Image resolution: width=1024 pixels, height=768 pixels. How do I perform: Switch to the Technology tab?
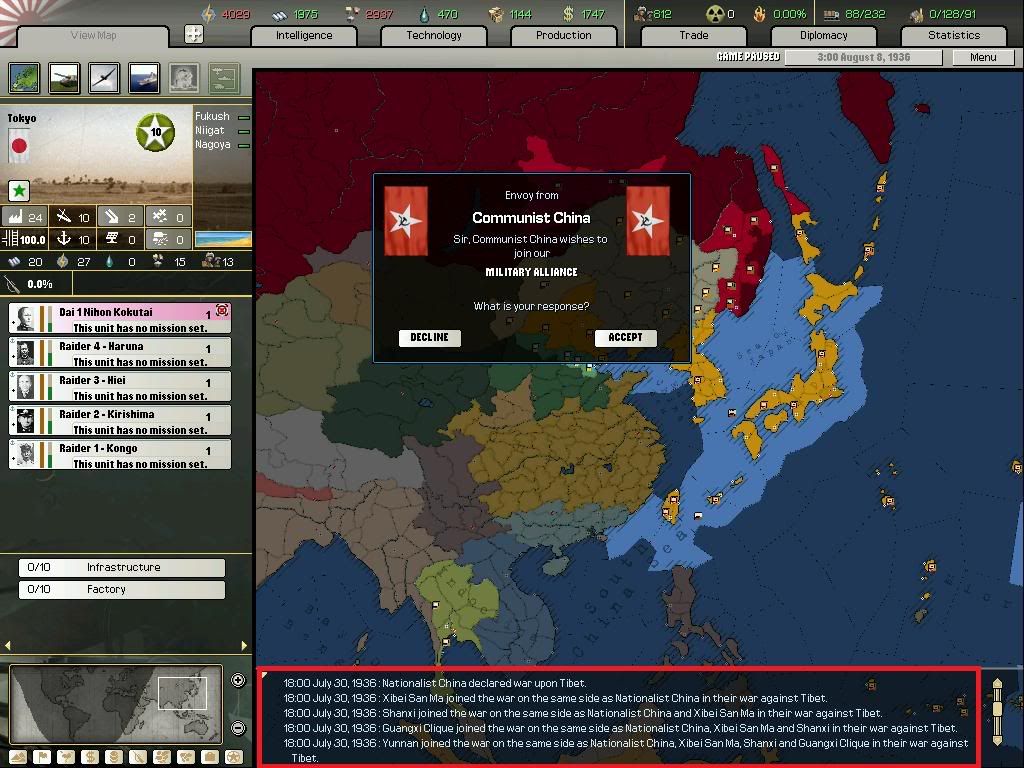point(434,35)
